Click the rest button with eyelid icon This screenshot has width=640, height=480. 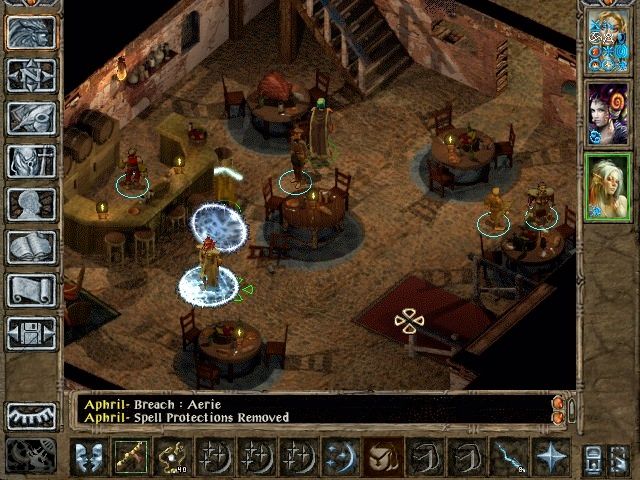[31, 415]
